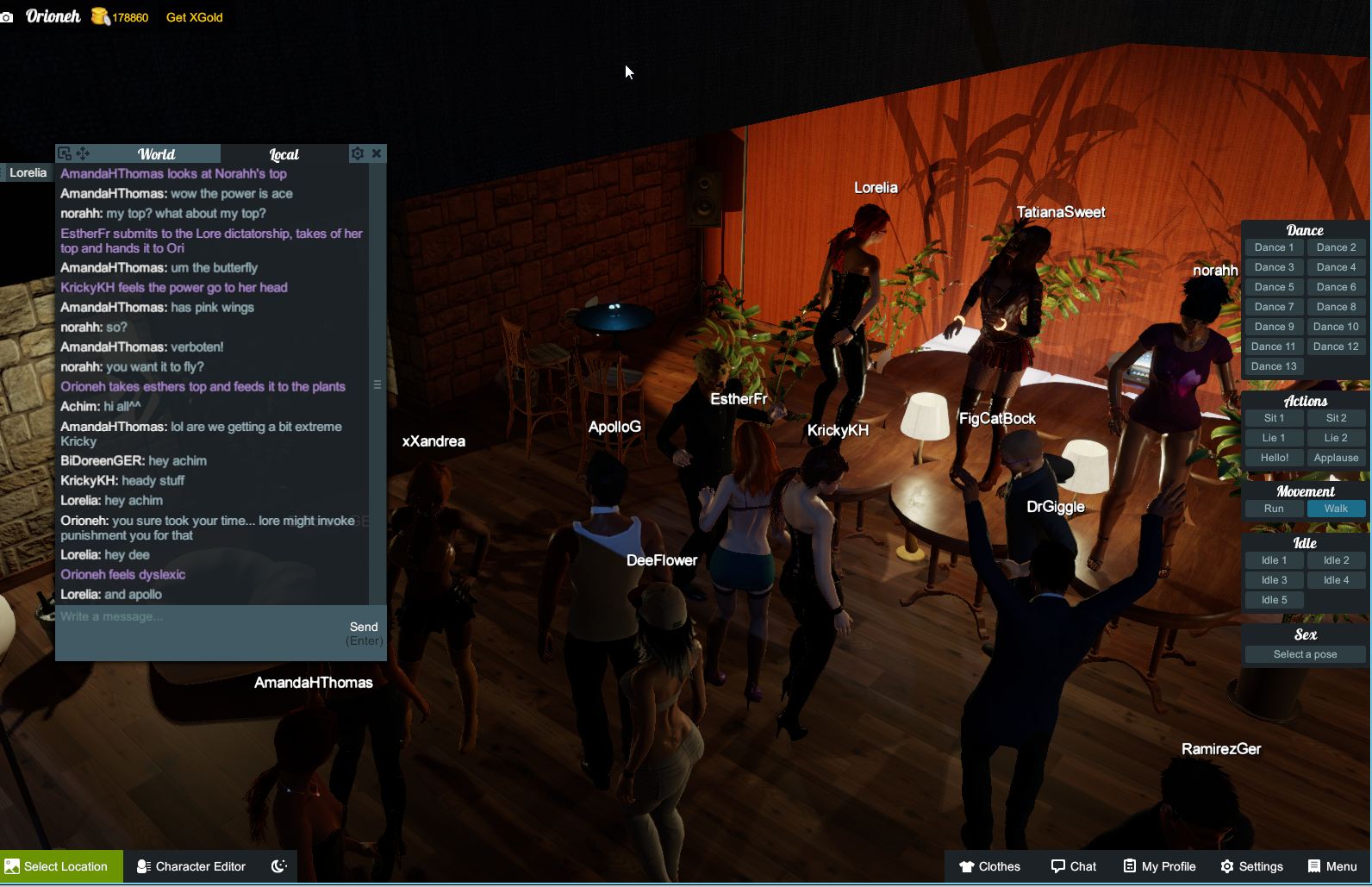Switch to the Local chat tab

pos(284,154)
